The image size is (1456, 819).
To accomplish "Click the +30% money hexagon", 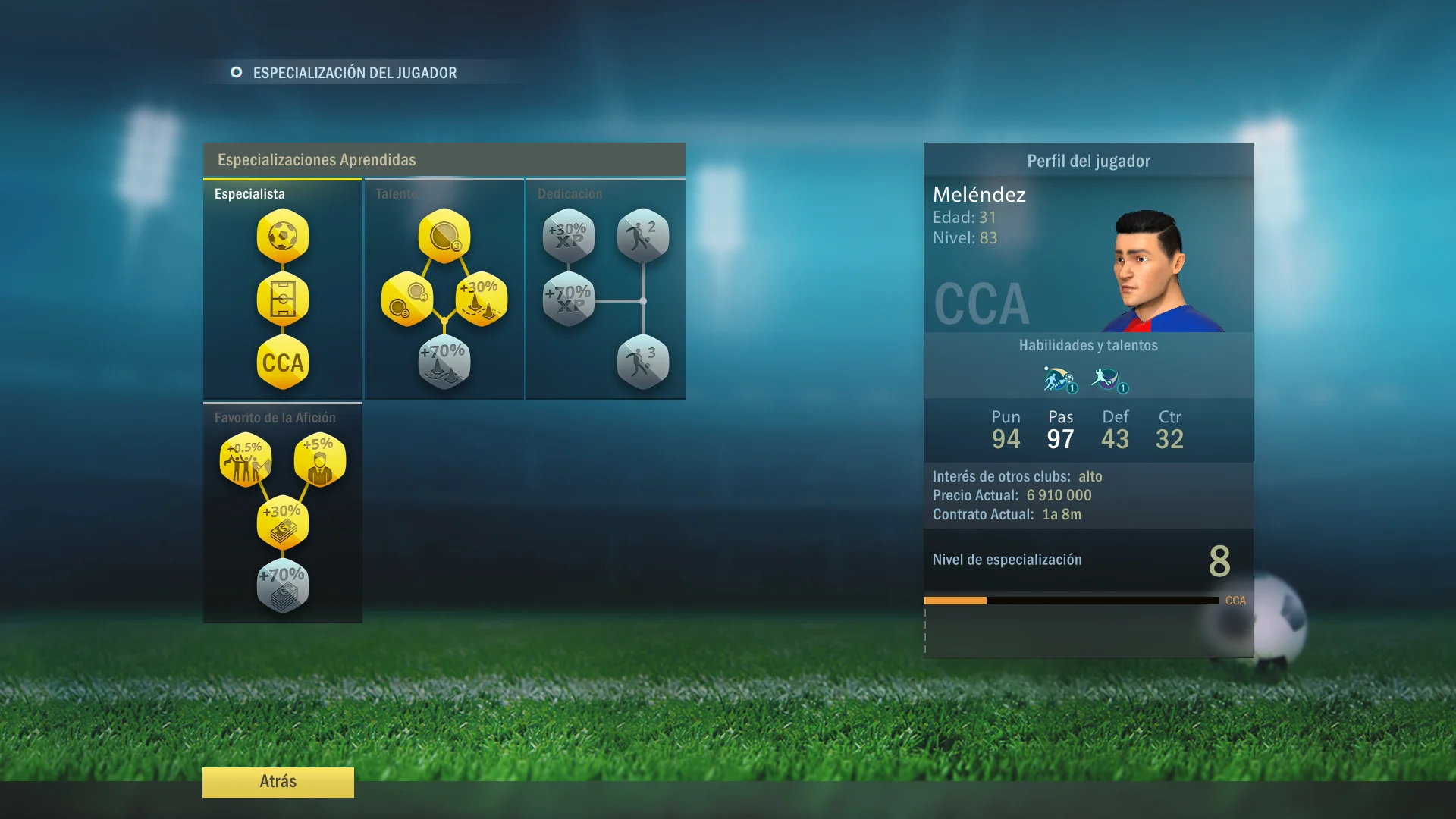I will (282, 520).
